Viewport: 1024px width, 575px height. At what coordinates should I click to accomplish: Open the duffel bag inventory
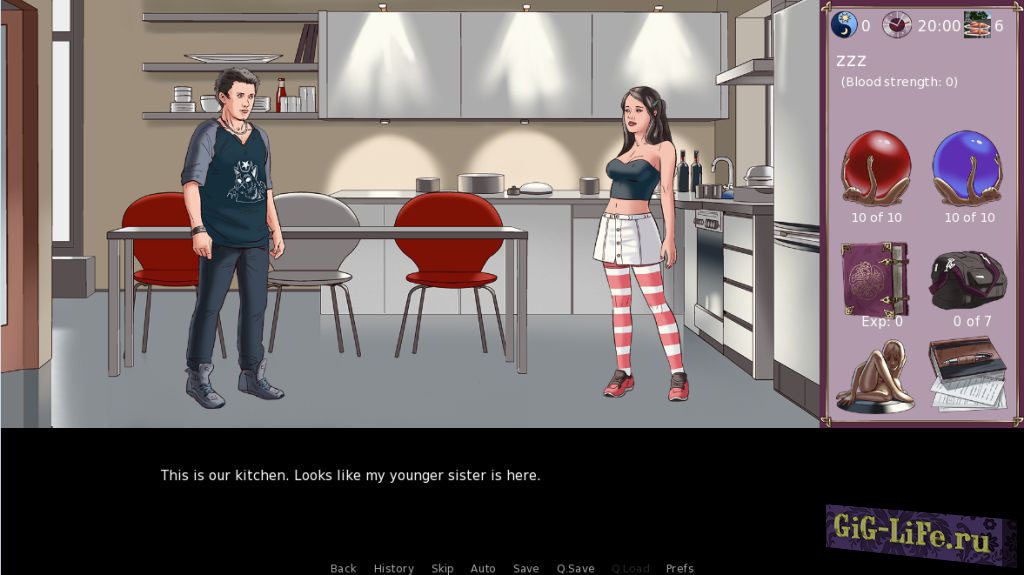[x=967, y=280]
